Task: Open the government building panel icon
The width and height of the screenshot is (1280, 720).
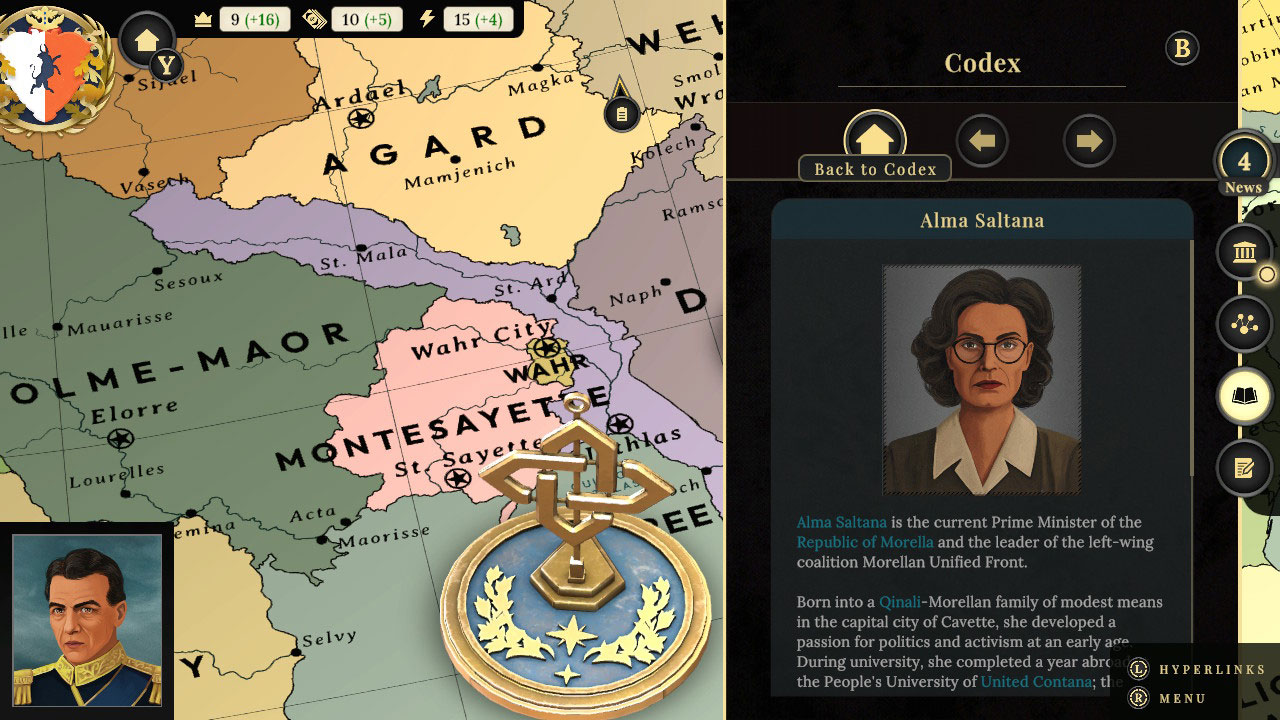Action: point(1243,252)
